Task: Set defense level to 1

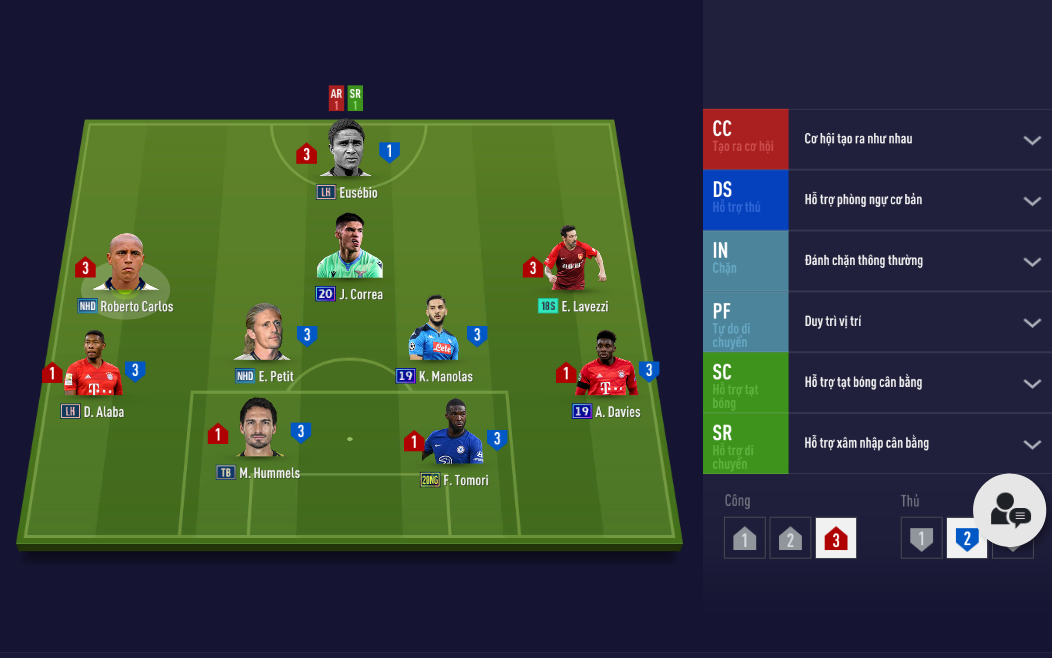Action: pos(921,538)
